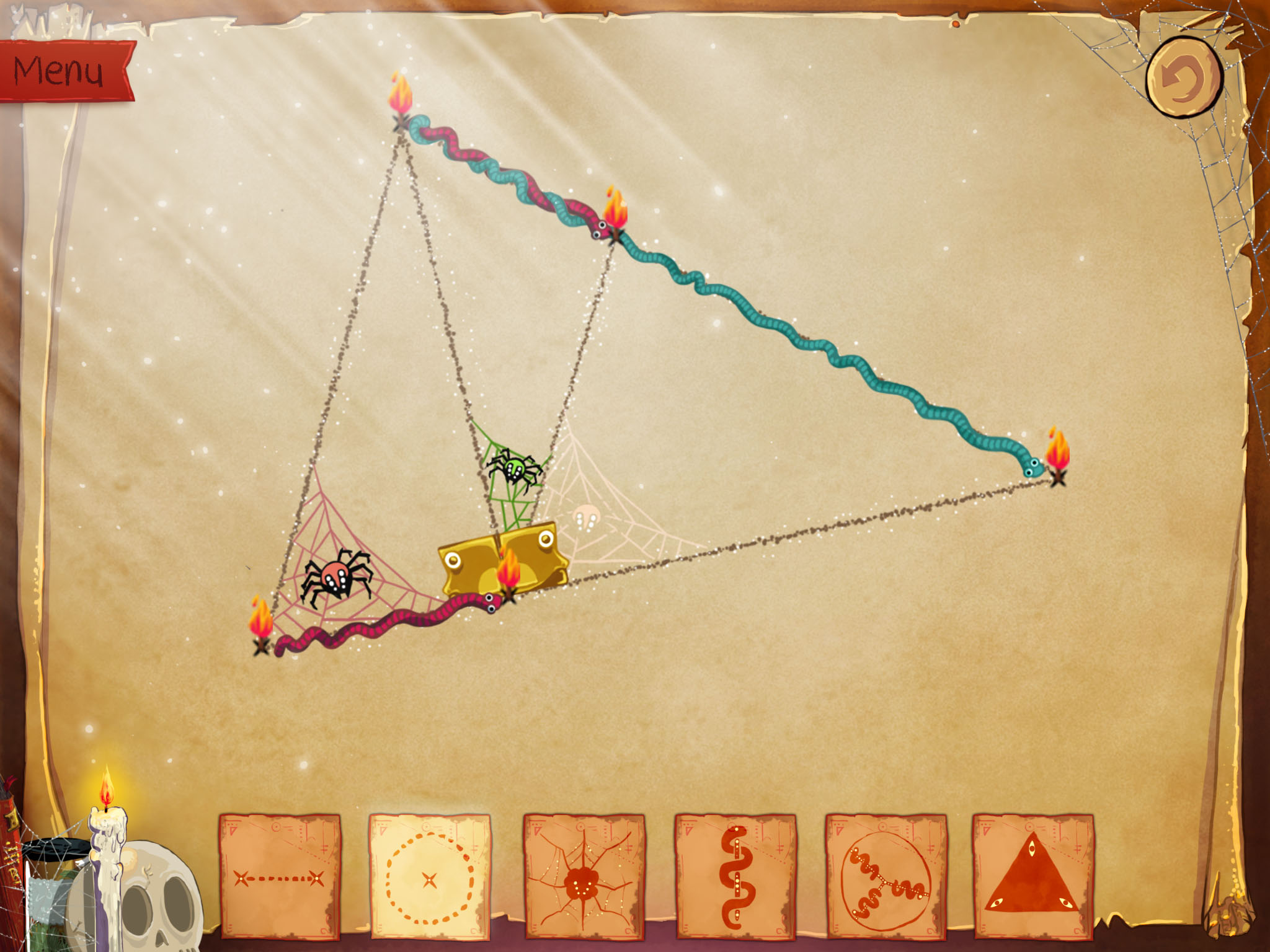Choose the three snakes in circle card
The image size is (1270, 952).
pos(886,876)
